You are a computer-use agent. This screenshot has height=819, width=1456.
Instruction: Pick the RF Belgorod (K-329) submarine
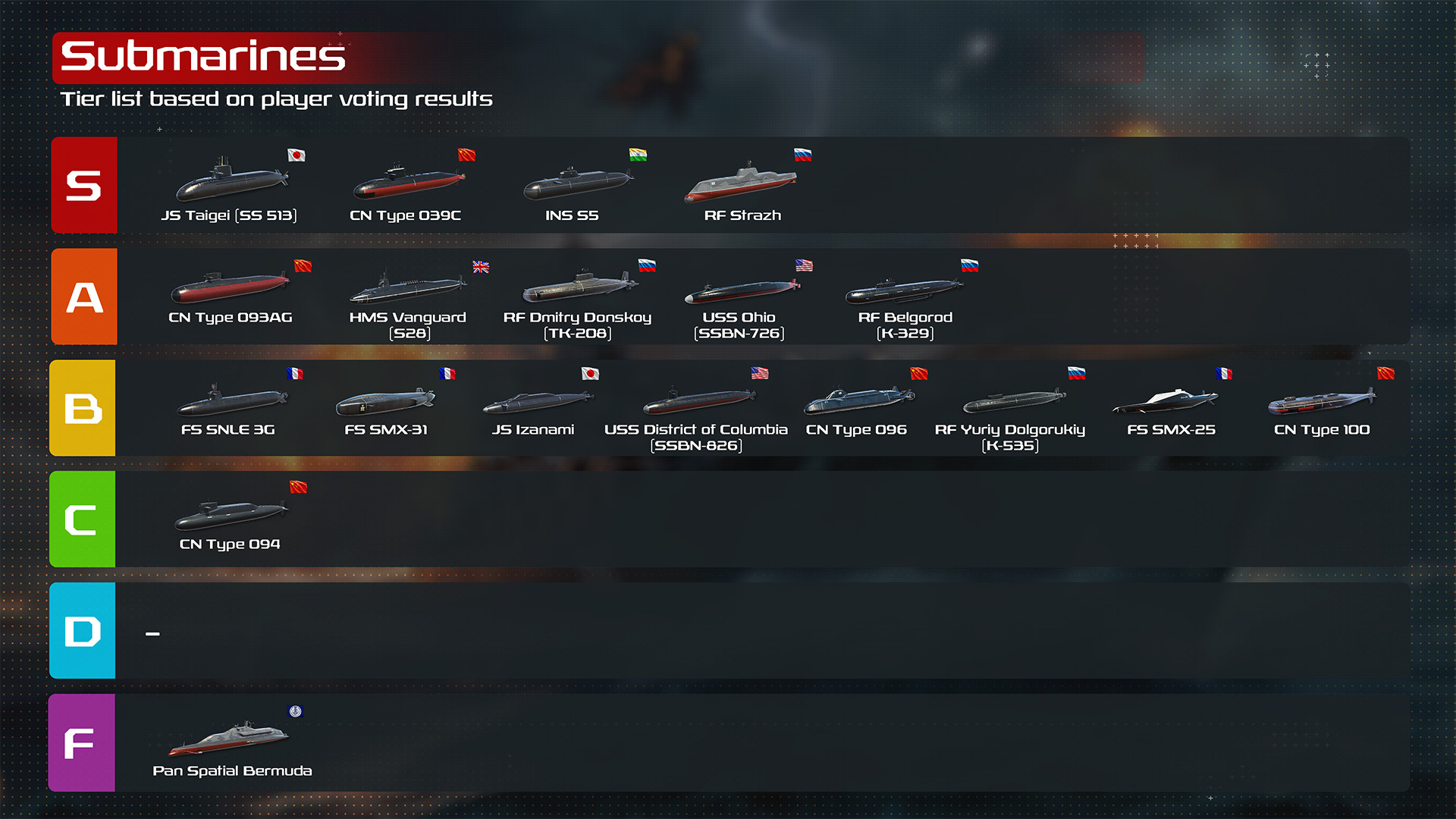click(904, 290)
